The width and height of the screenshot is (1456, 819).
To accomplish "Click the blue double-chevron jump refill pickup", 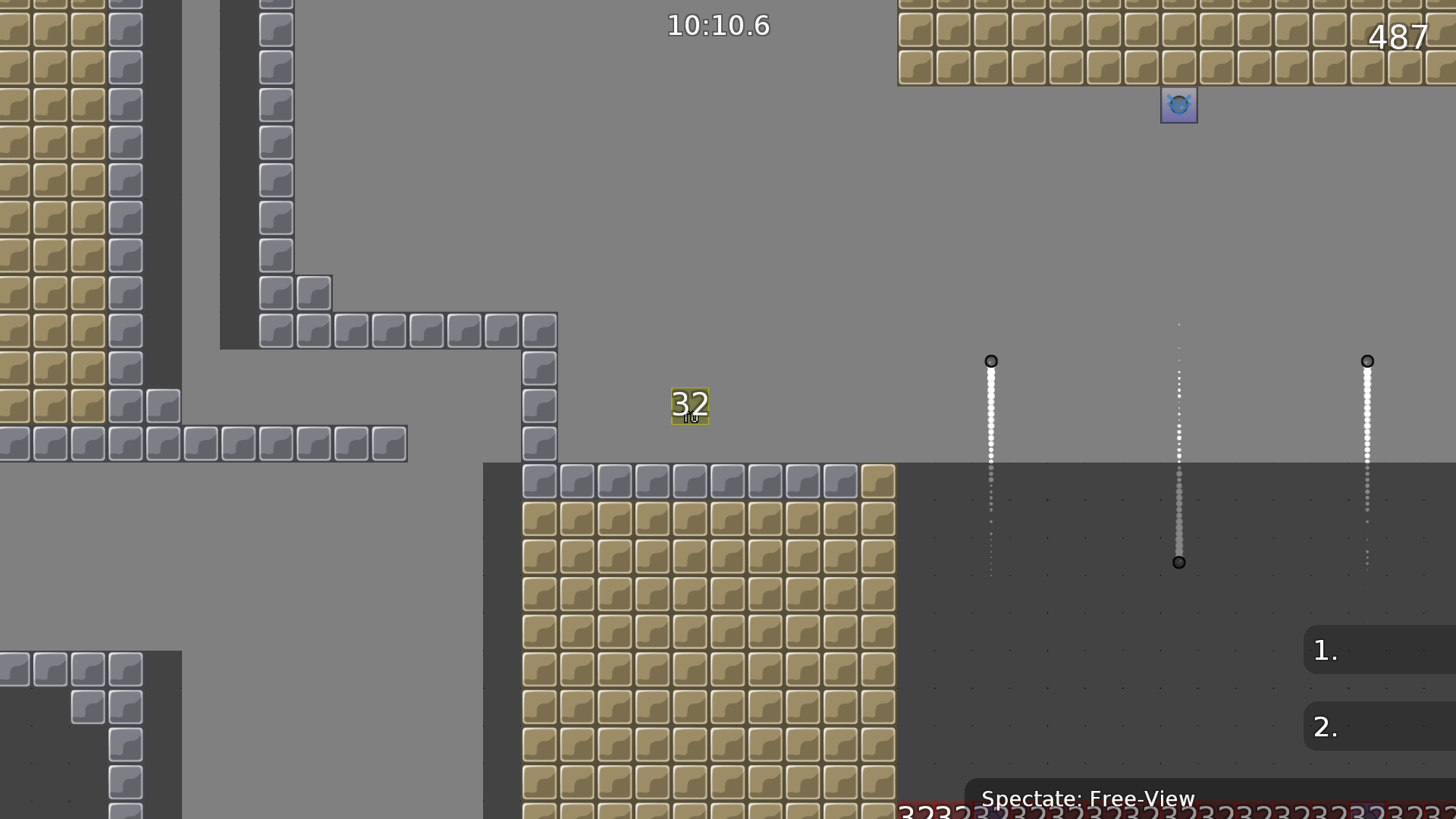I will point(1178,105).
